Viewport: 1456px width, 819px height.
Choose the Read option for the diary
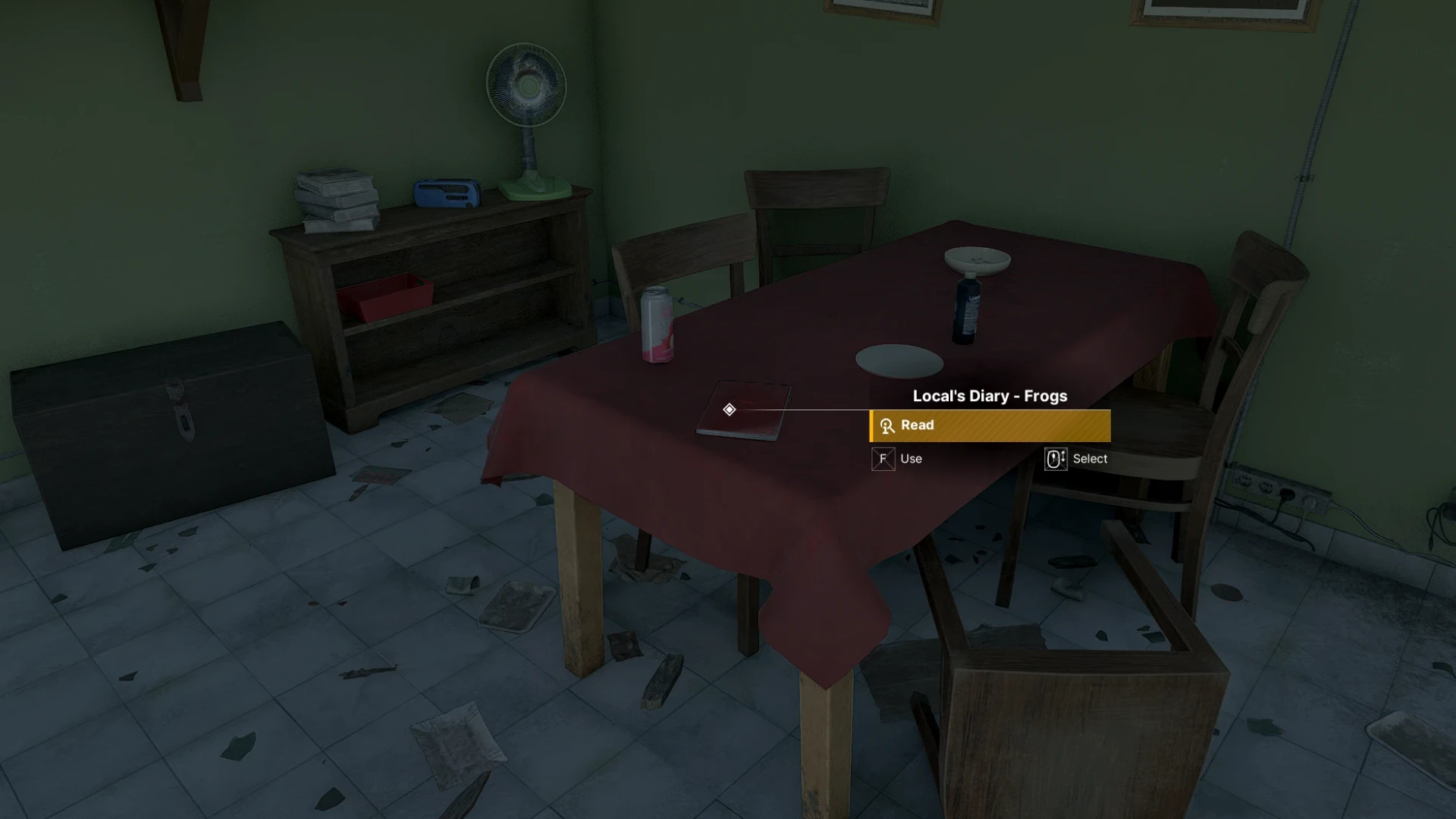tap(990, 425)
